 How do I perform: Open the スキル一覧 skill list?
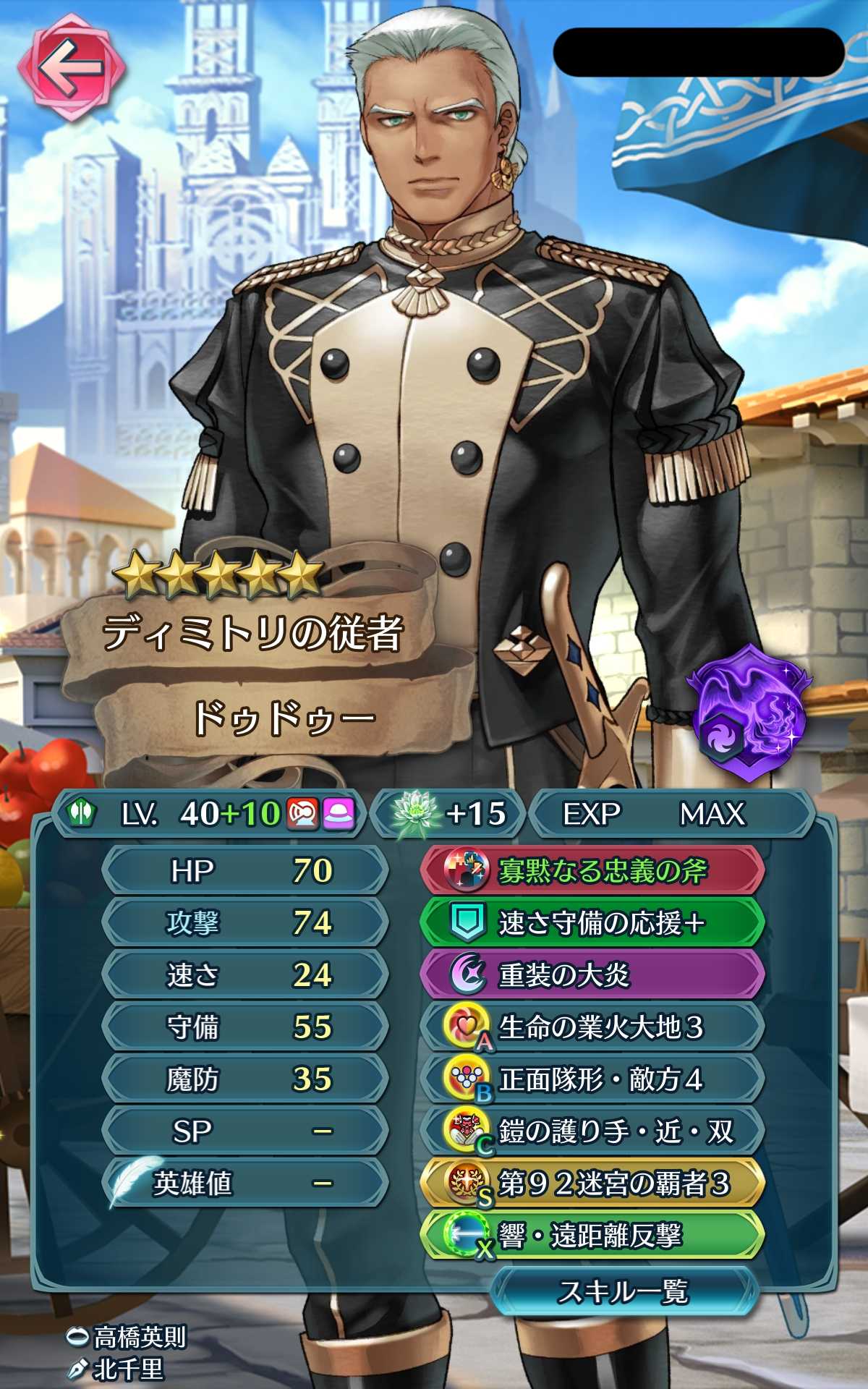click(624, 1291)
